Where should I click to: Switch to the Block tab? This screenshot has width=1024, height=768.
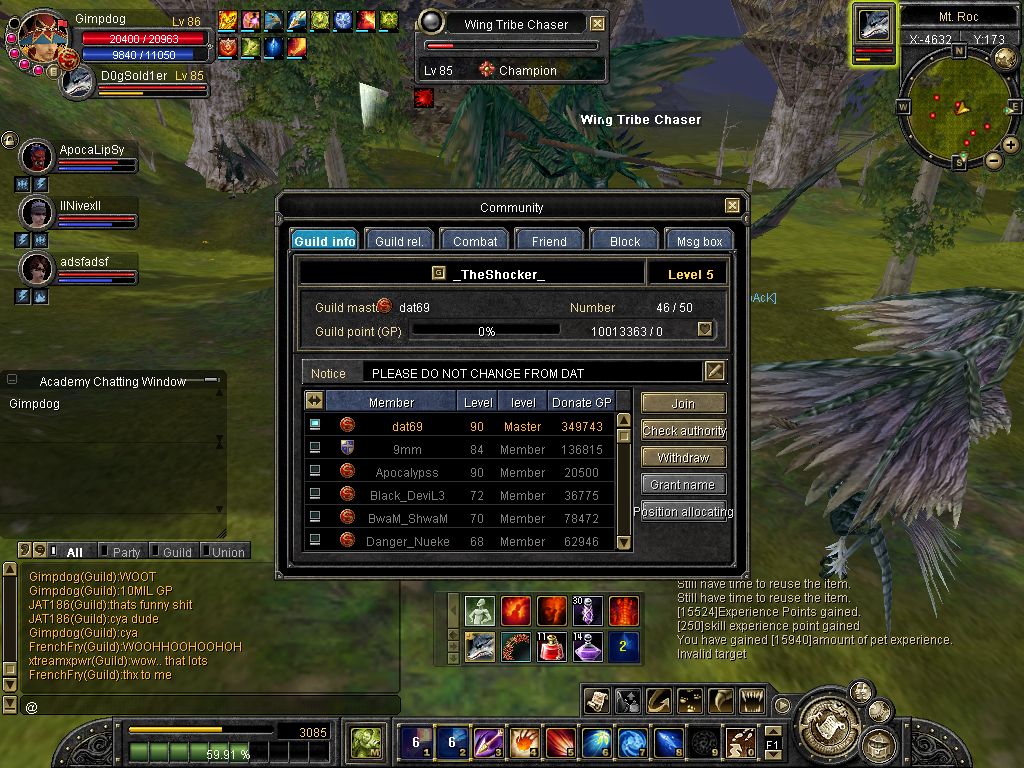tap(625, 241)
